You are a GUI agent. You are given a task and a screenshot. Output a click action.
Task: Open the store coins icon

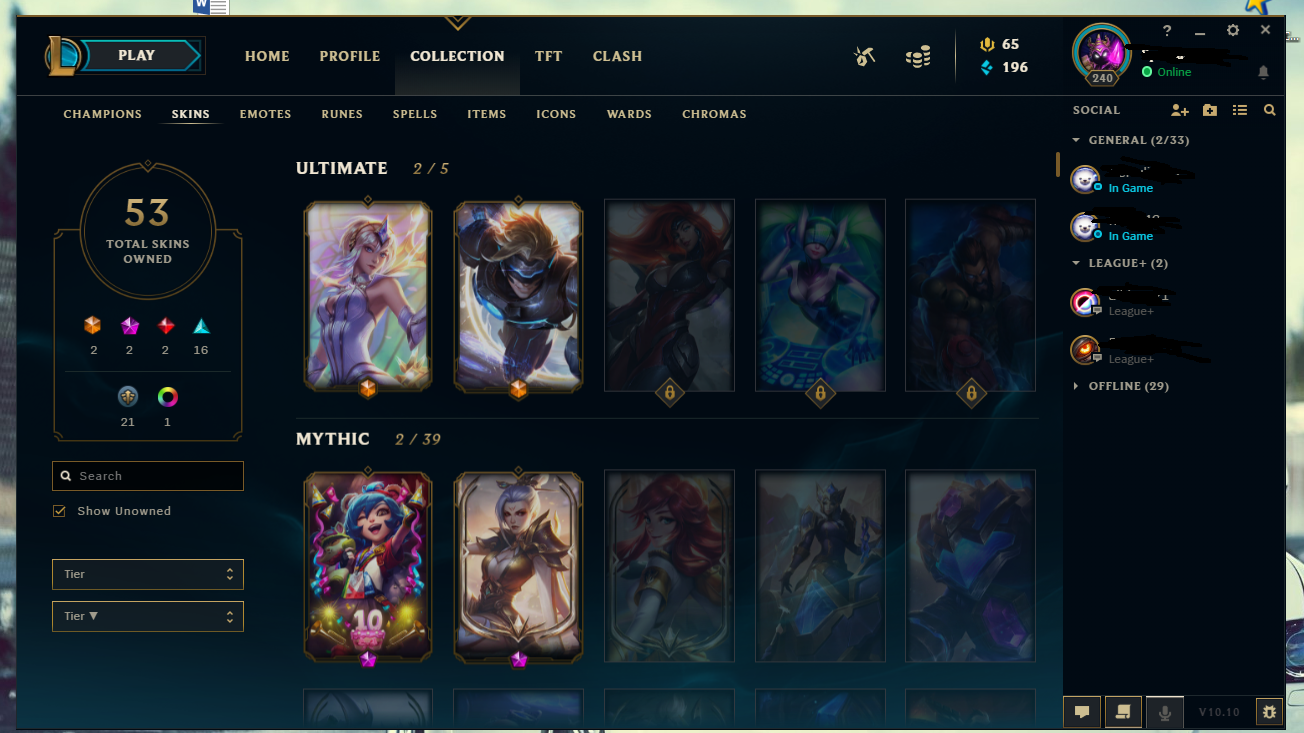[x=918, y=57]
